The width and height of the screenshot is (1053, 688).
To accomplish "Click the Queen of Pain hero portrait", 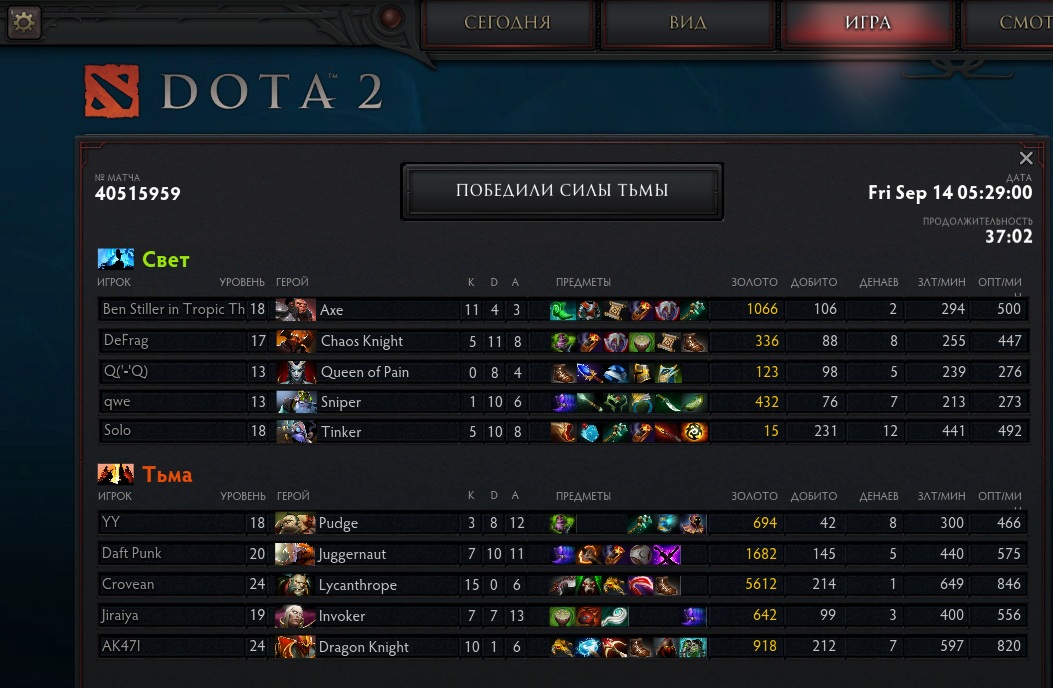I will click(x=295, y=372).
